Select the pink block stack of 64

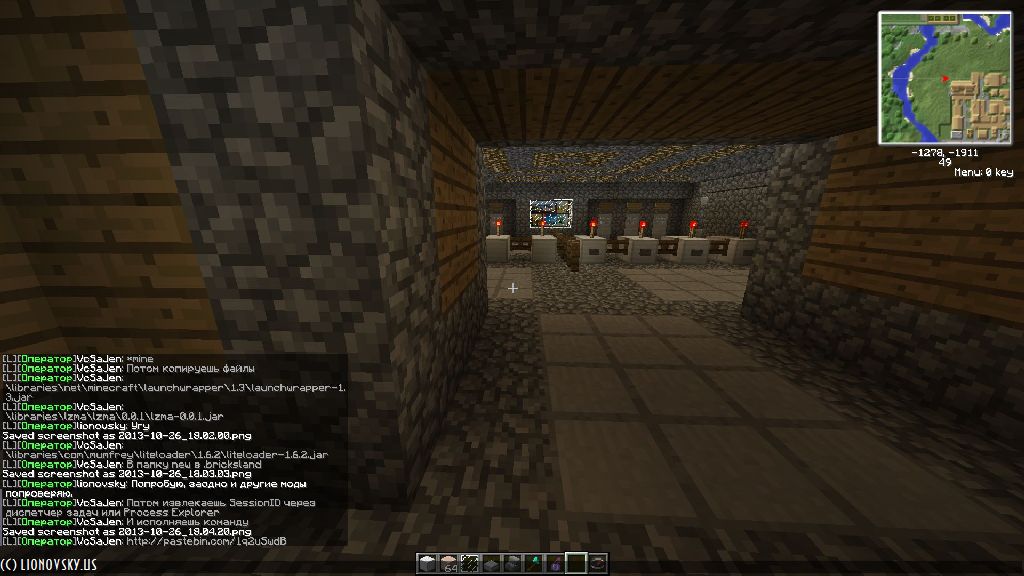448,563
